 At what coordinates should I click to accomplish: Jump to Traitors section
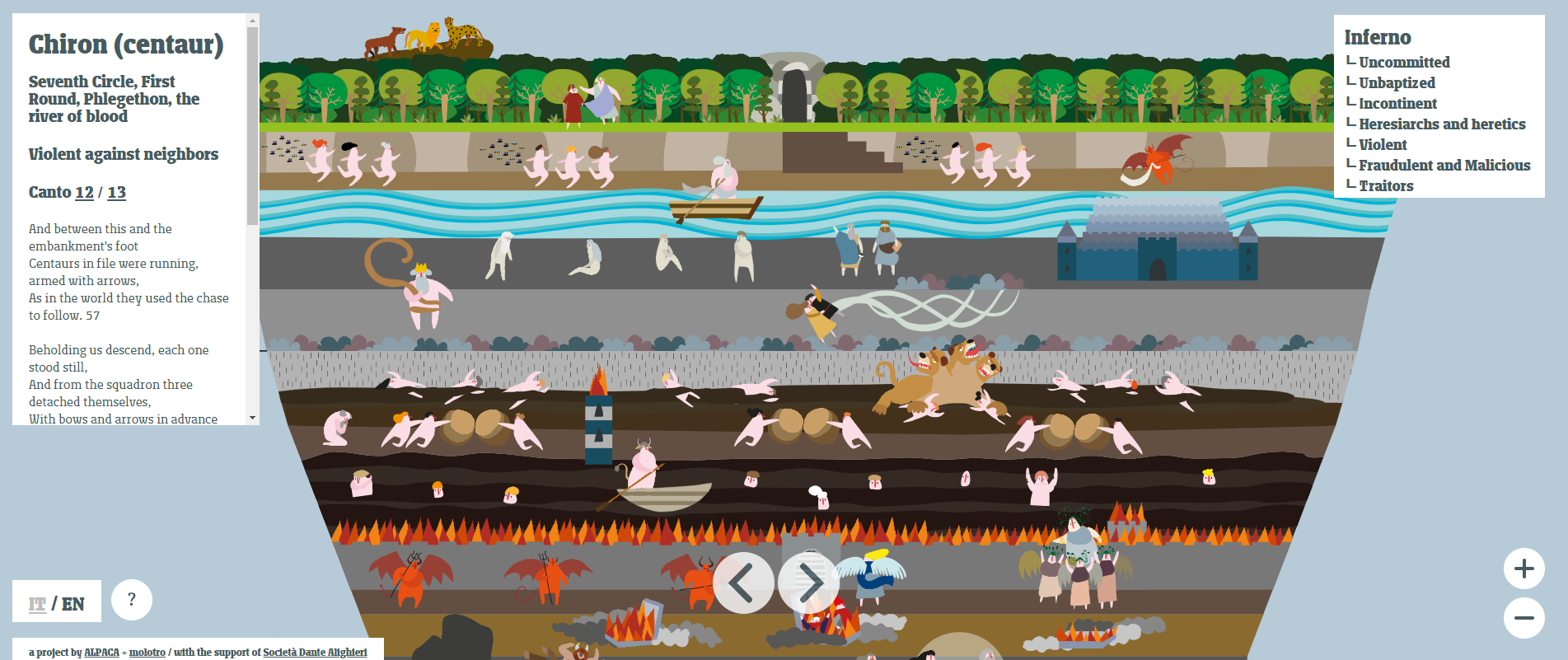pyautogui.click(x=1386, y=185)
